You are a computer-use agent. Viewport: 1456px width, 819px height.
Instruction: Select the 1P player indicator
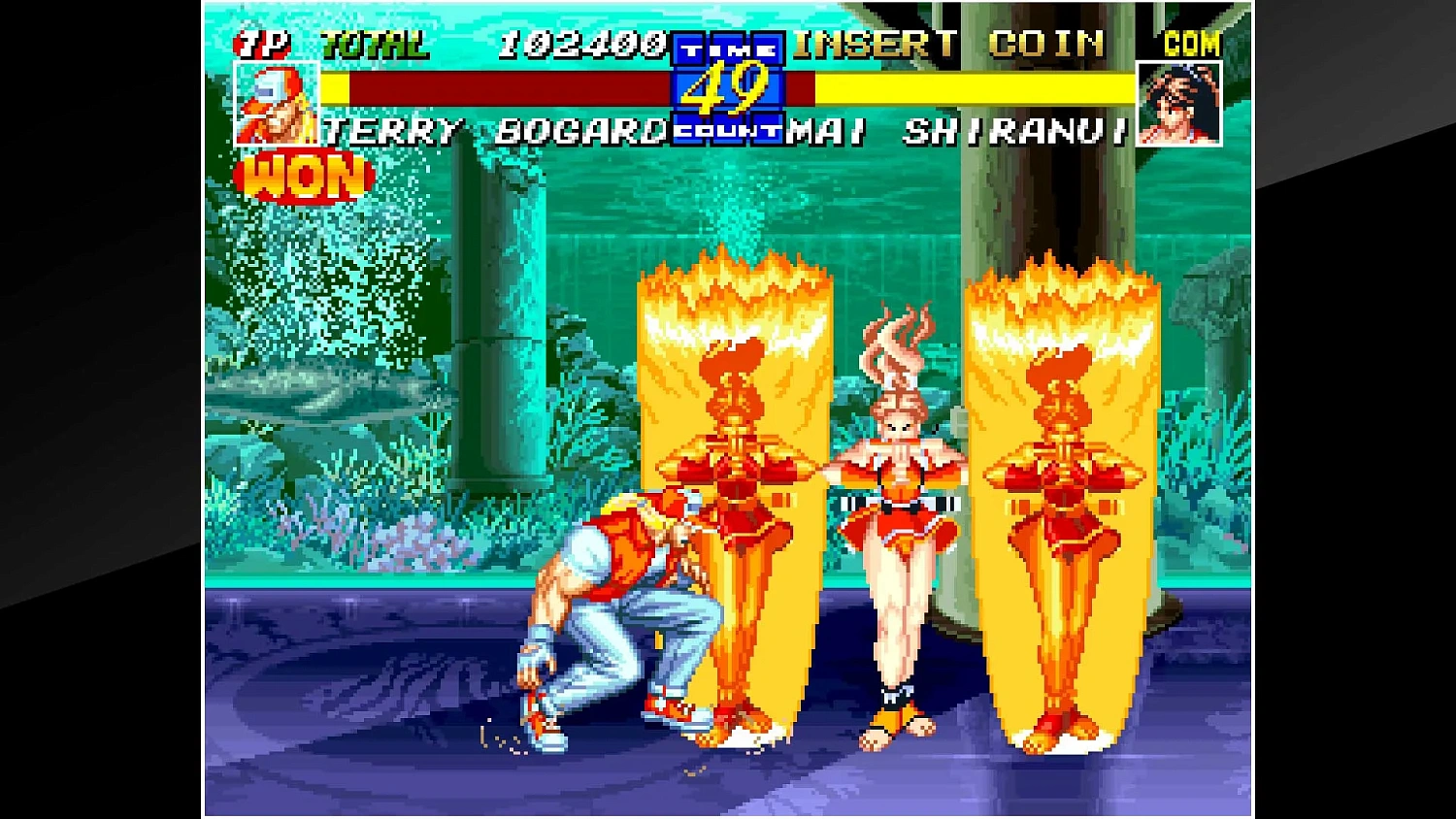click(264, 42)
